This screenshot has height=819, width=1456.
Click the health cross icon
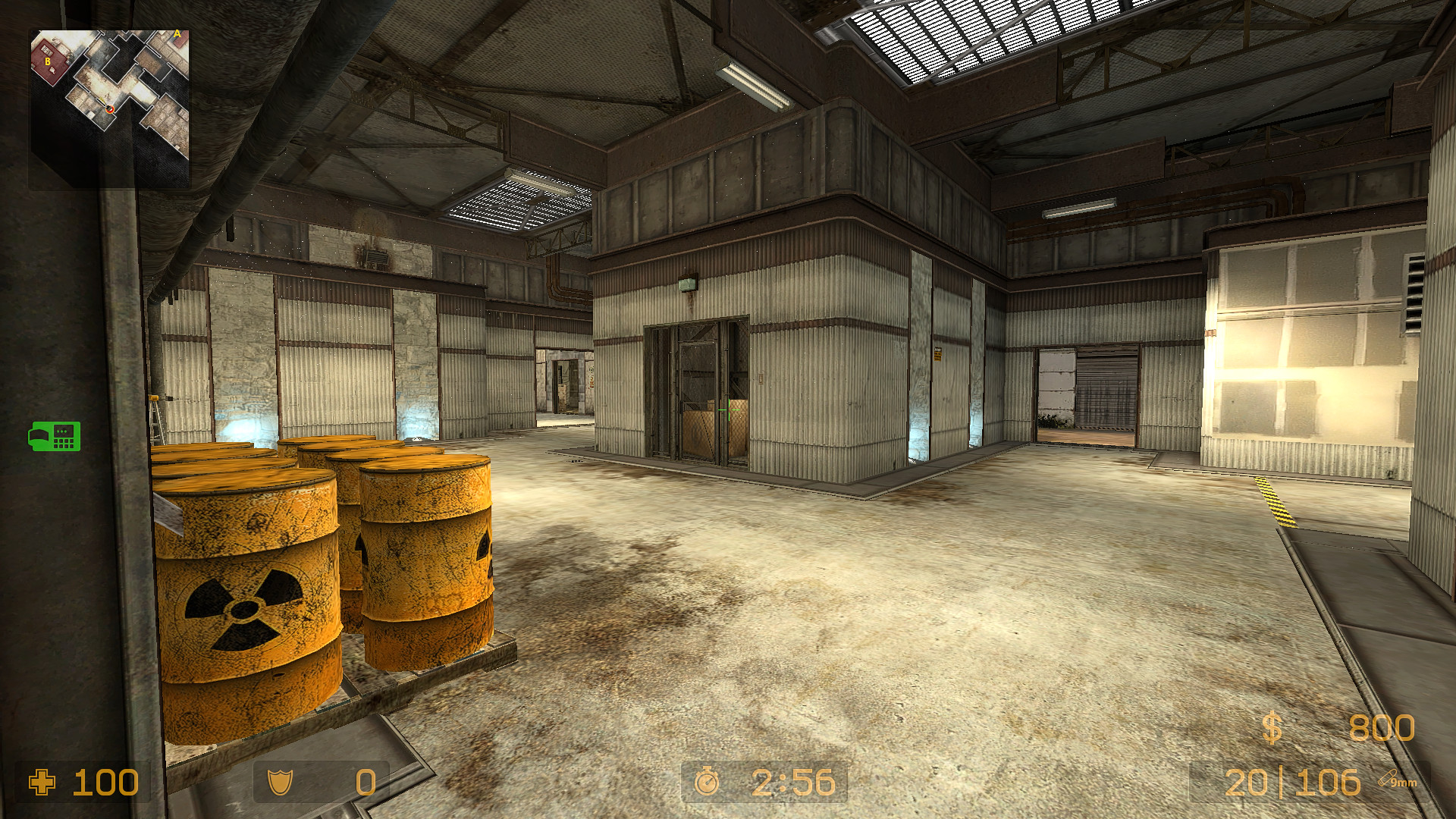[42, 783]
